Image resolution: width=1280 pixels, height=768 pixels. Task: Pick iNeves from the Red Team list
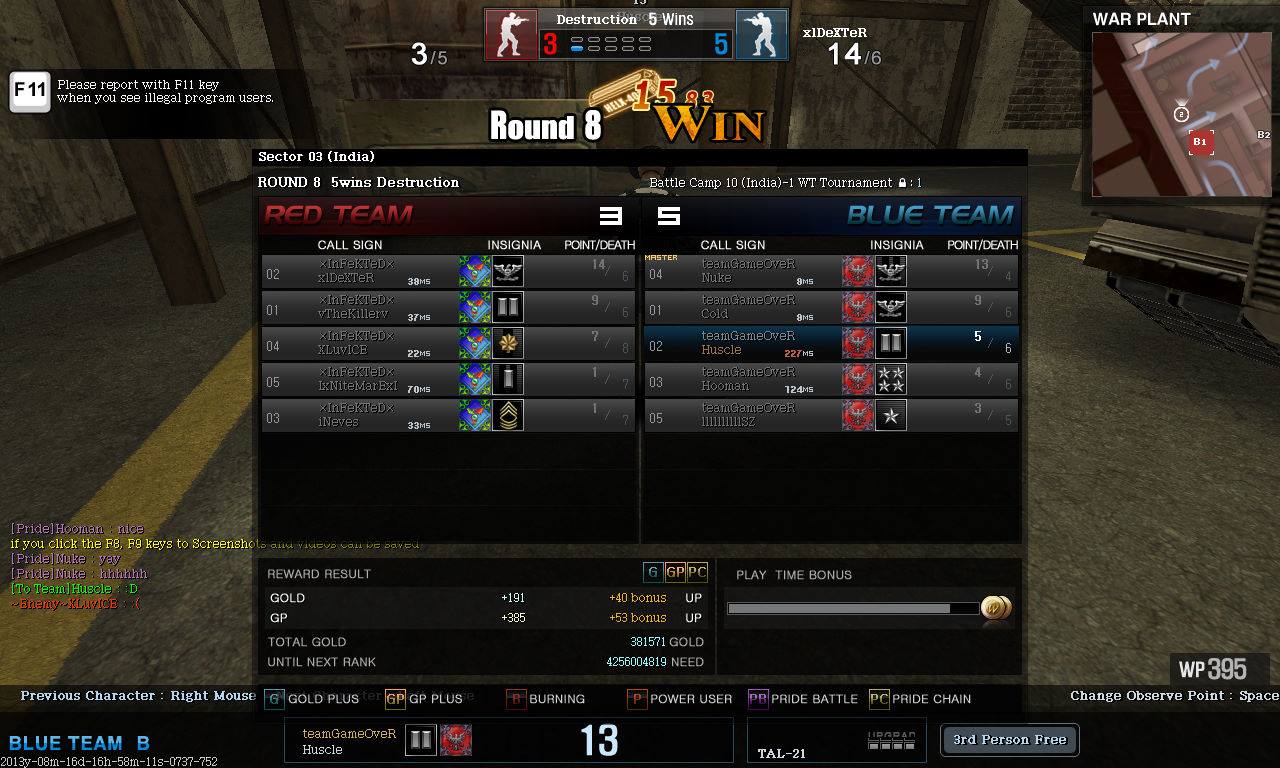(448, 415)
